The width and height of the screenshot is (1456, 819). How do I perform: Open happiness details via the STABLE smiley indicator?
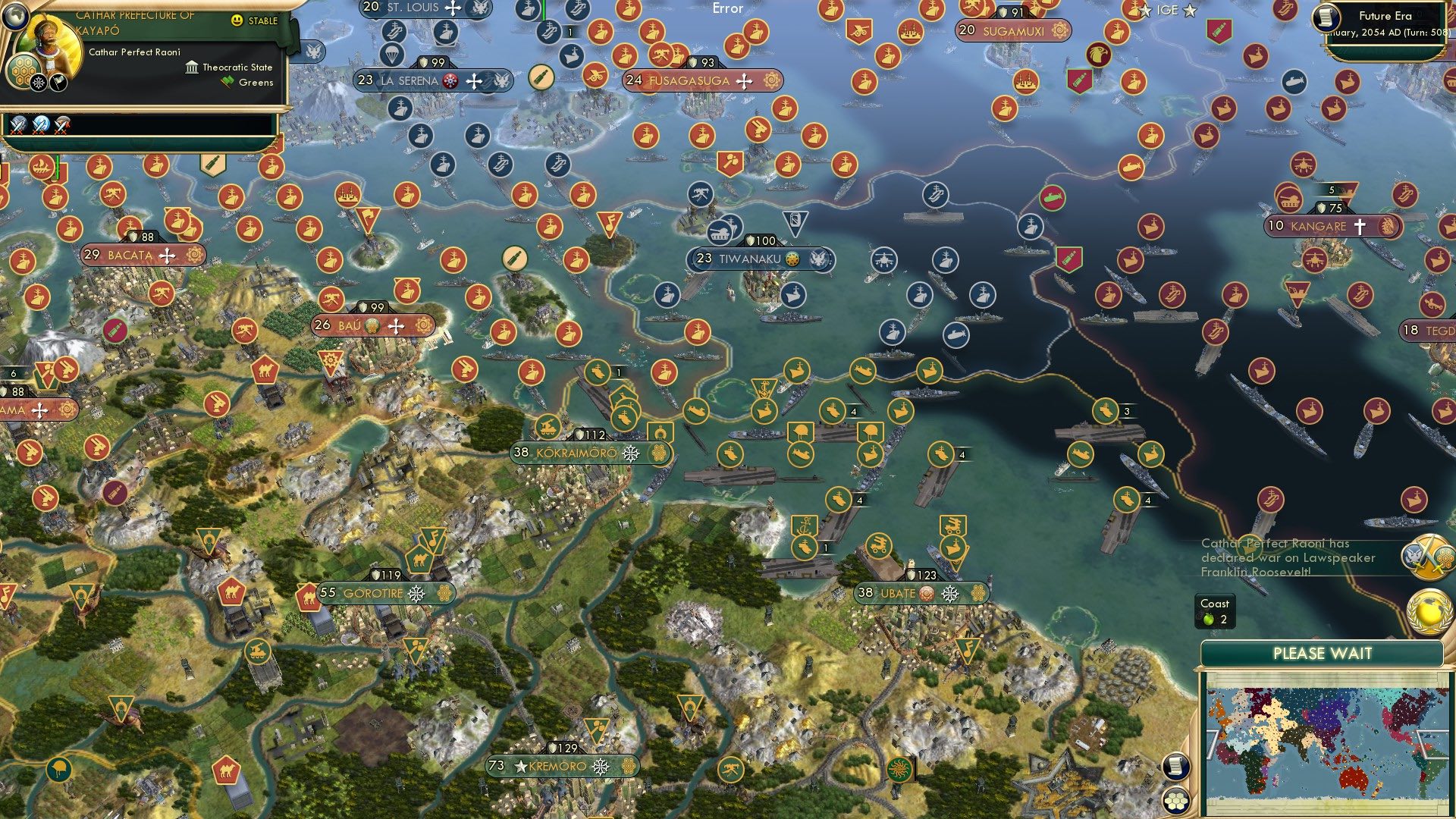tap(237, 20)
